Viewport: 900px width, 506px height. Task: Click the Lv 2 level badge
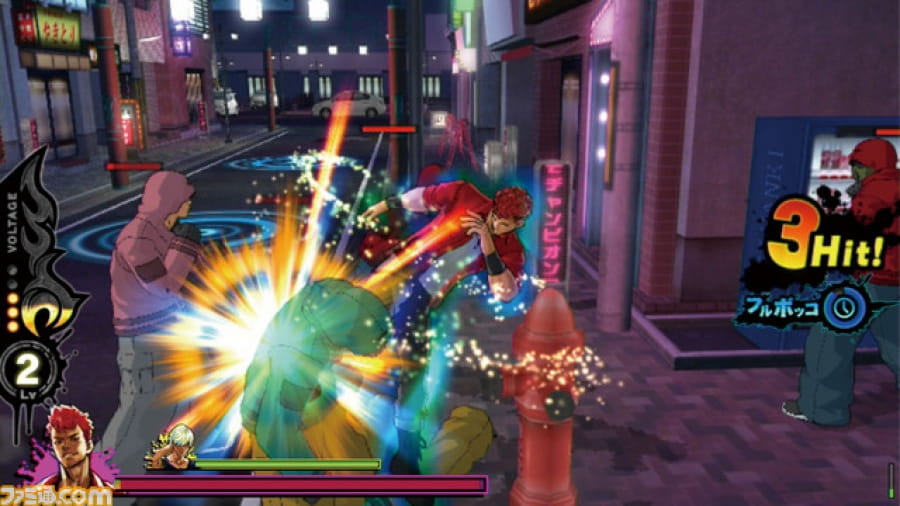pyautogui.click(x=30, y=372)
